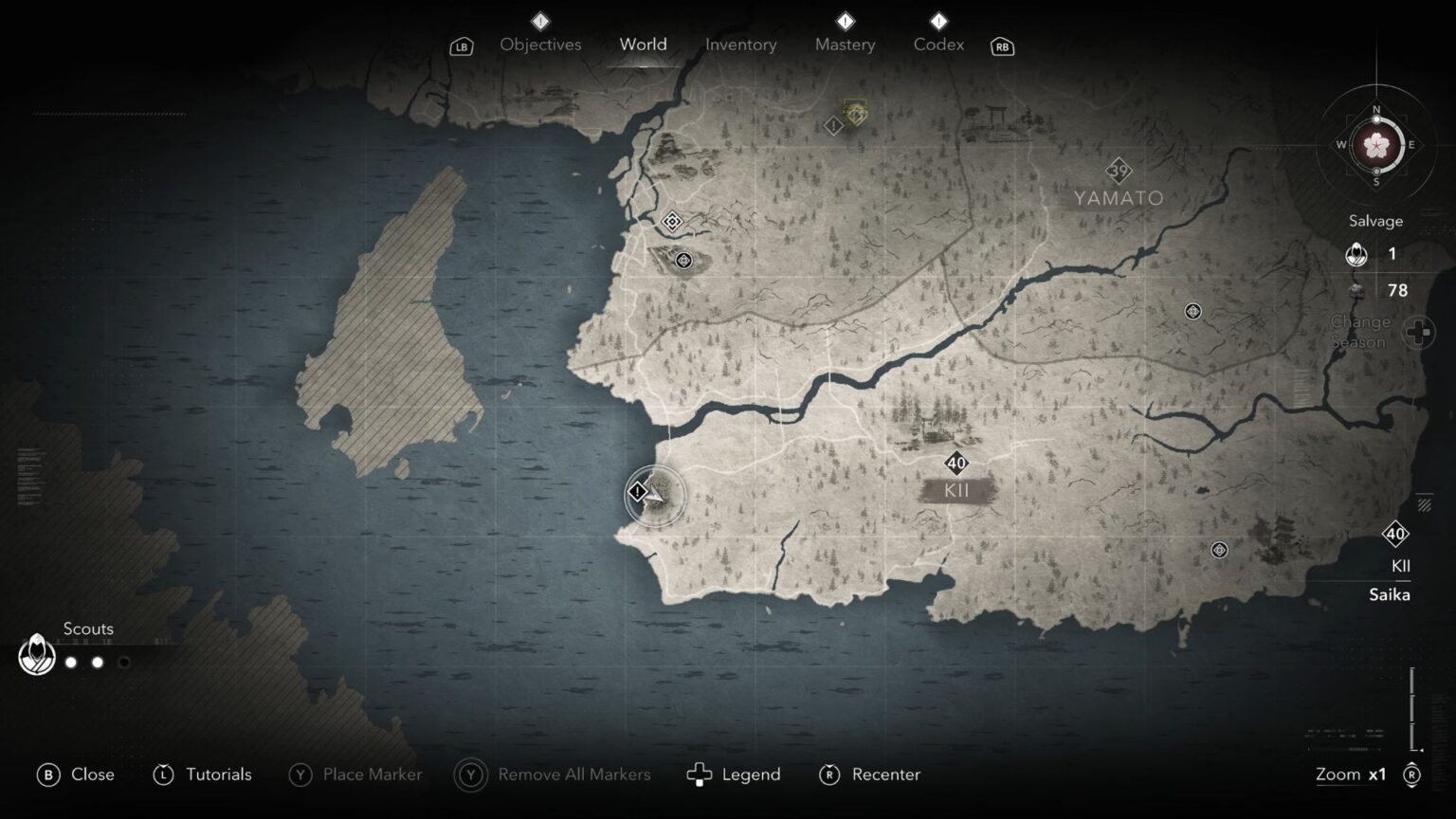Open the Codex tab
1456x819 pixels.
(x=937, y=45)
